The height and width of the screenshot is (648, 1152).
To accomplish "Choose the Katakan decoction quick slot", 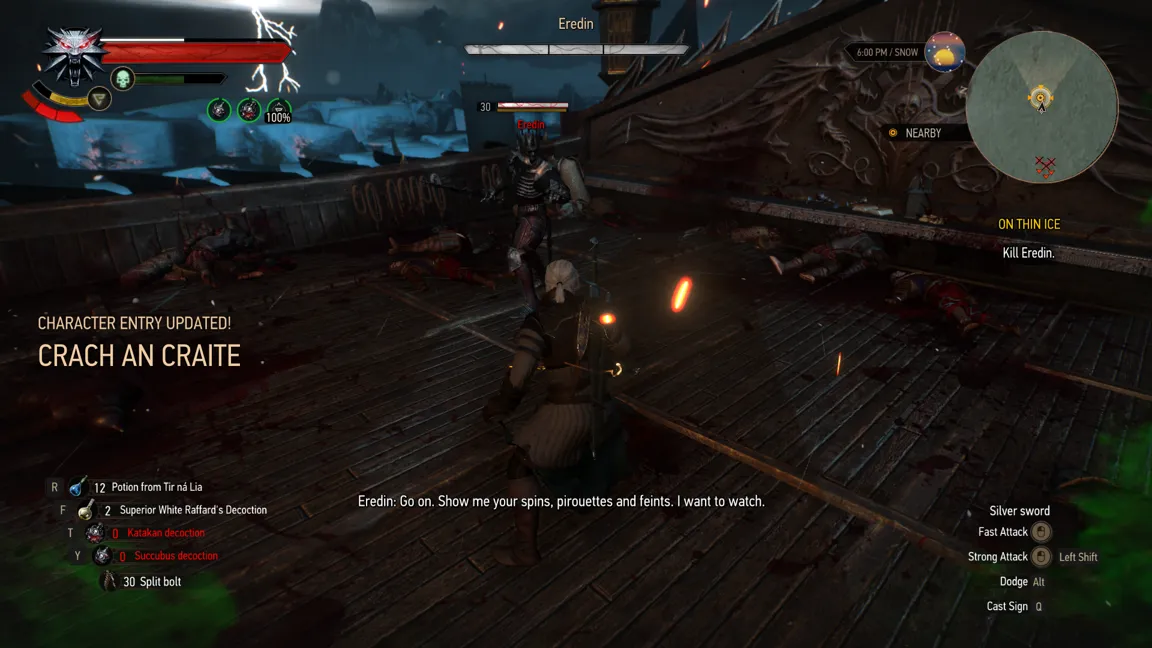I will tap(95, 533).
